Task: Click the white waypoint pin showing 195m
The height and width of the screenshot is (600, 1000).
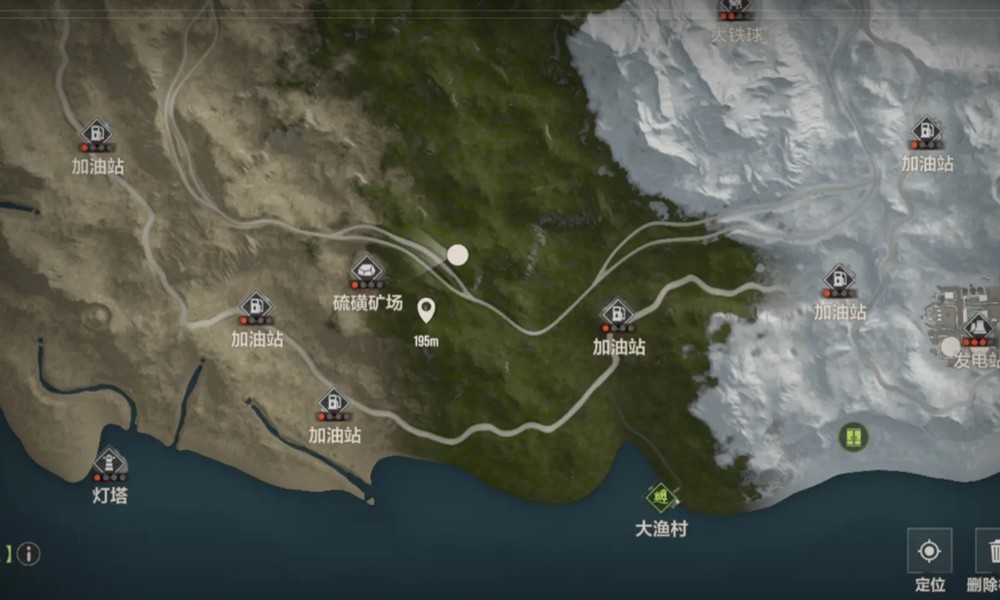Action: (x=426, y=310)
